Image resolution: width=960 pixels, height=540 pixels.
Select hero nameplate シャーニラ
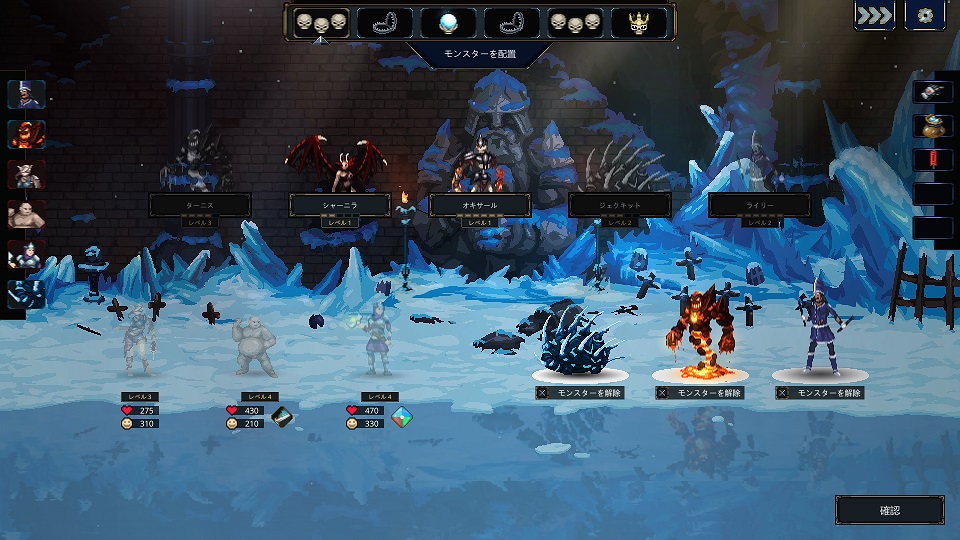pyautogui.click(x=338, y=205)
